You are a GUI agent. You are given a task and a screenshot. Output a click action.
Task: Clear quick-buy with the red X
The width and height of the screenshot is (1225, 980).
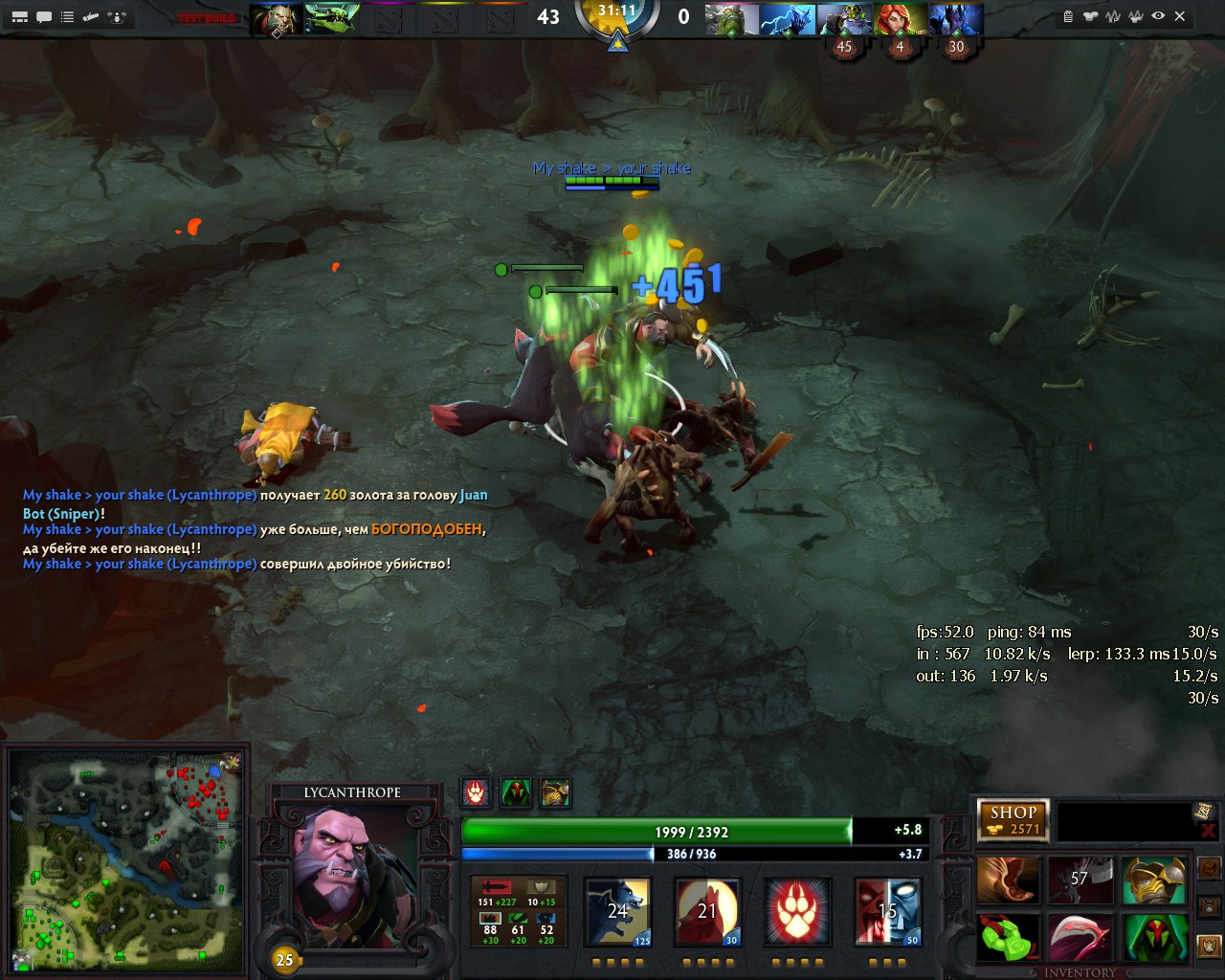tap(1207, 831)
